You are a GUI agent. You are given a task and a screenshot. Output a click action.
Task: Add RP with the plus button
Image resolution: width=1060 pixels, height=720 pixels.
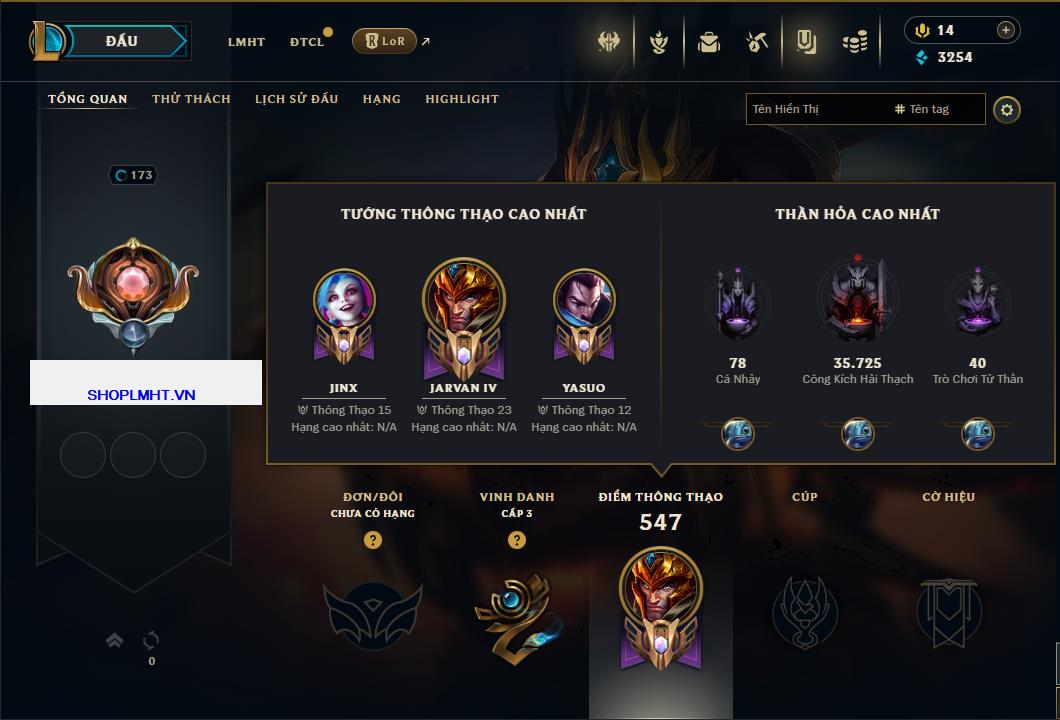tap(1006, 30)
